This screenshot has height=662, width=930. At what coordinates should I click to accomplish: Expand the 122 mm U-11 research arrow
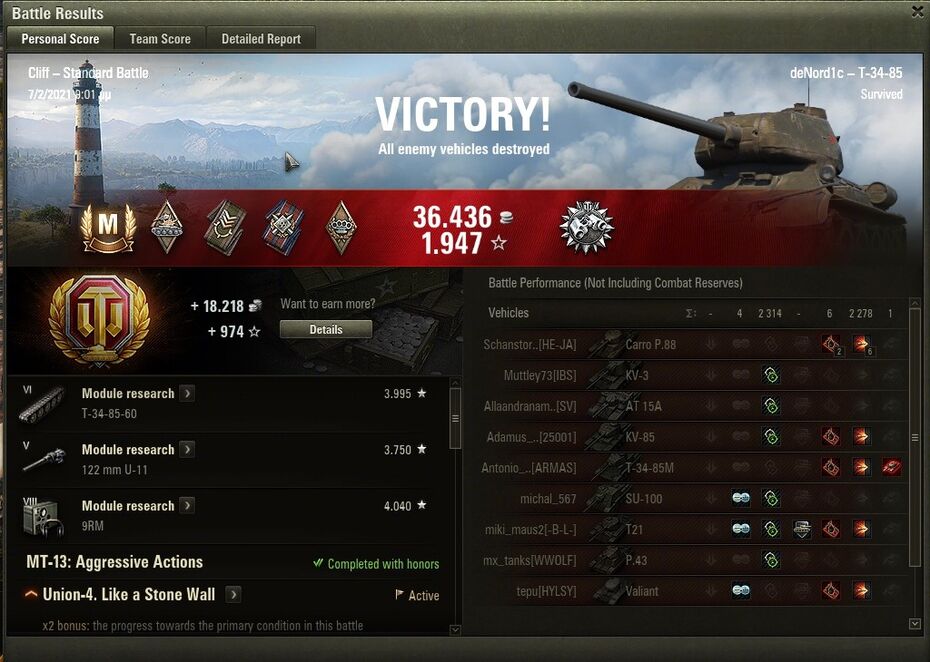pos(187,449)
